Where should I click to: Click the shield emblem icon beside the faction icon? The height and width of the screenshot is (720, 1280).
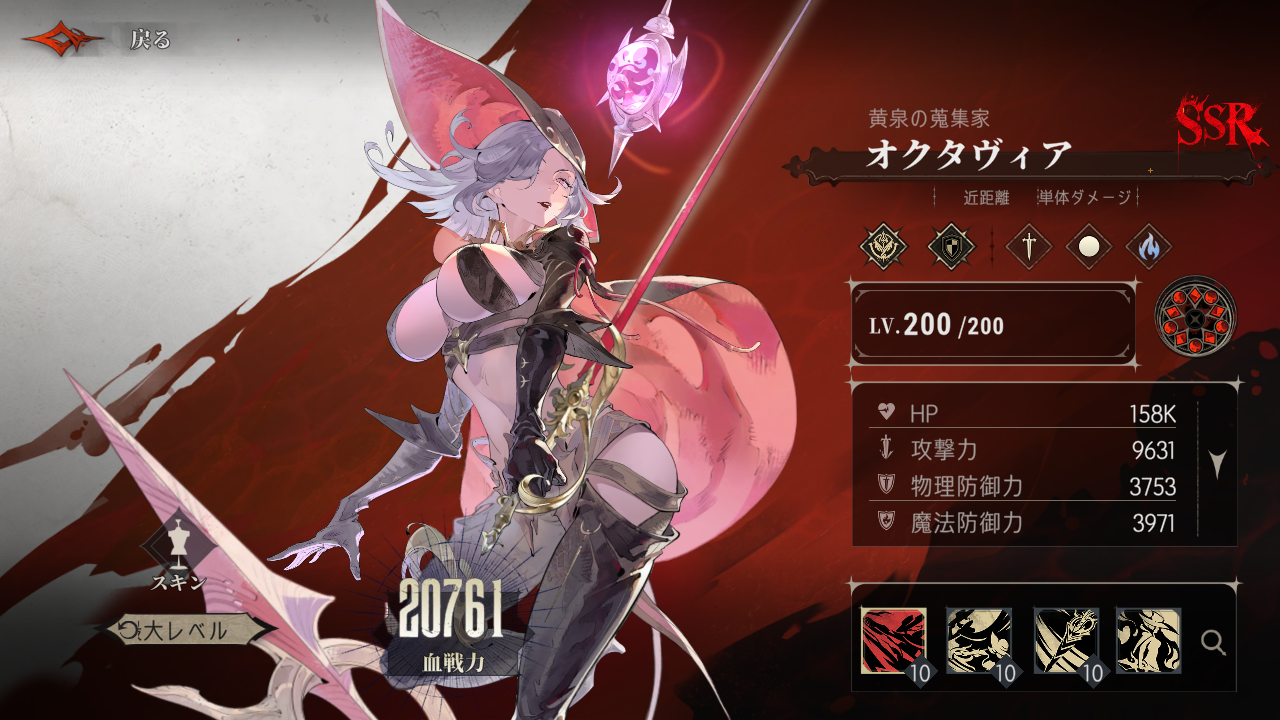click(x=950, y=245)
